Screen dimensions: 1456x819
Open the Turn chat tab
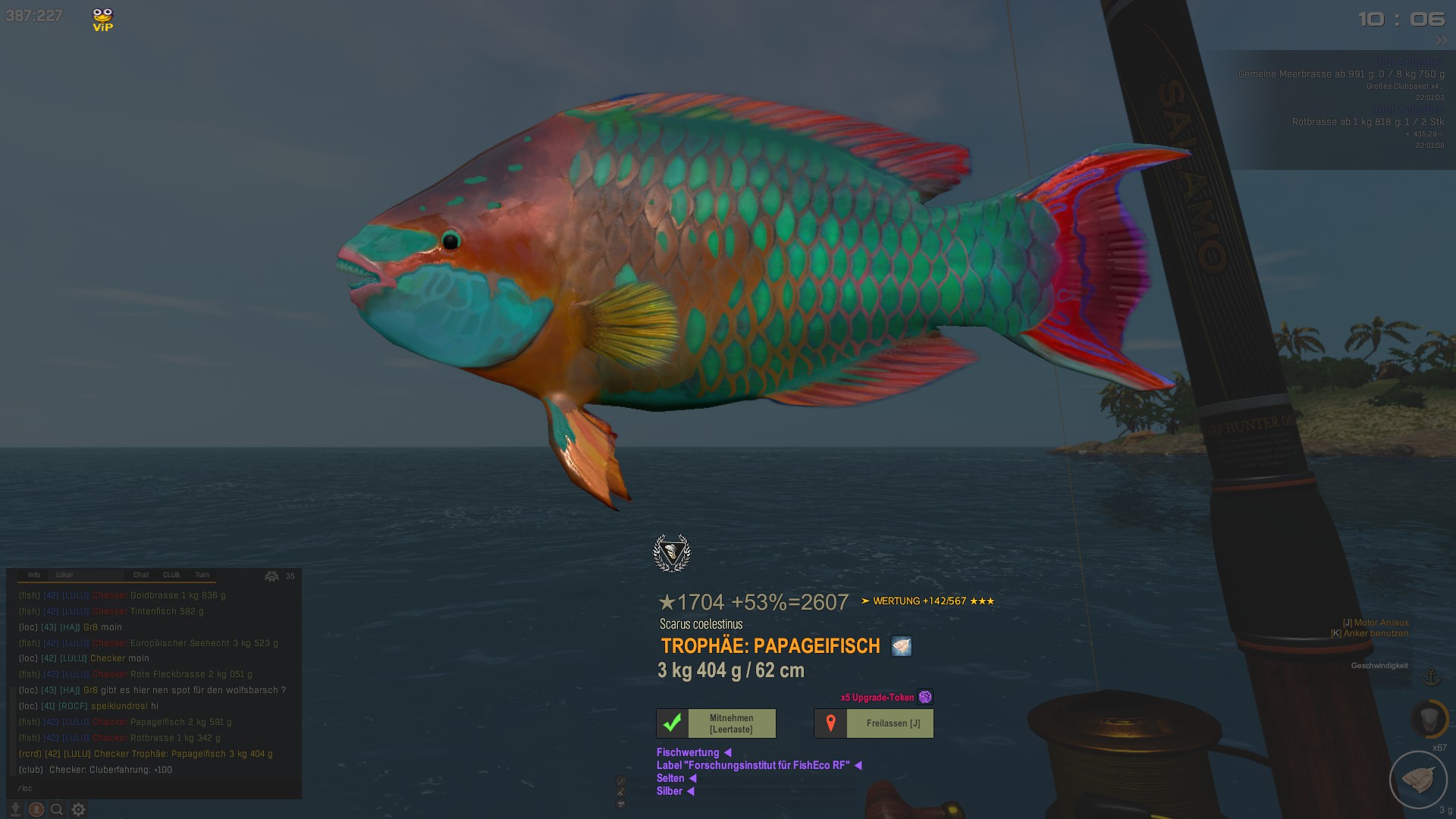(x=202, y=575)
